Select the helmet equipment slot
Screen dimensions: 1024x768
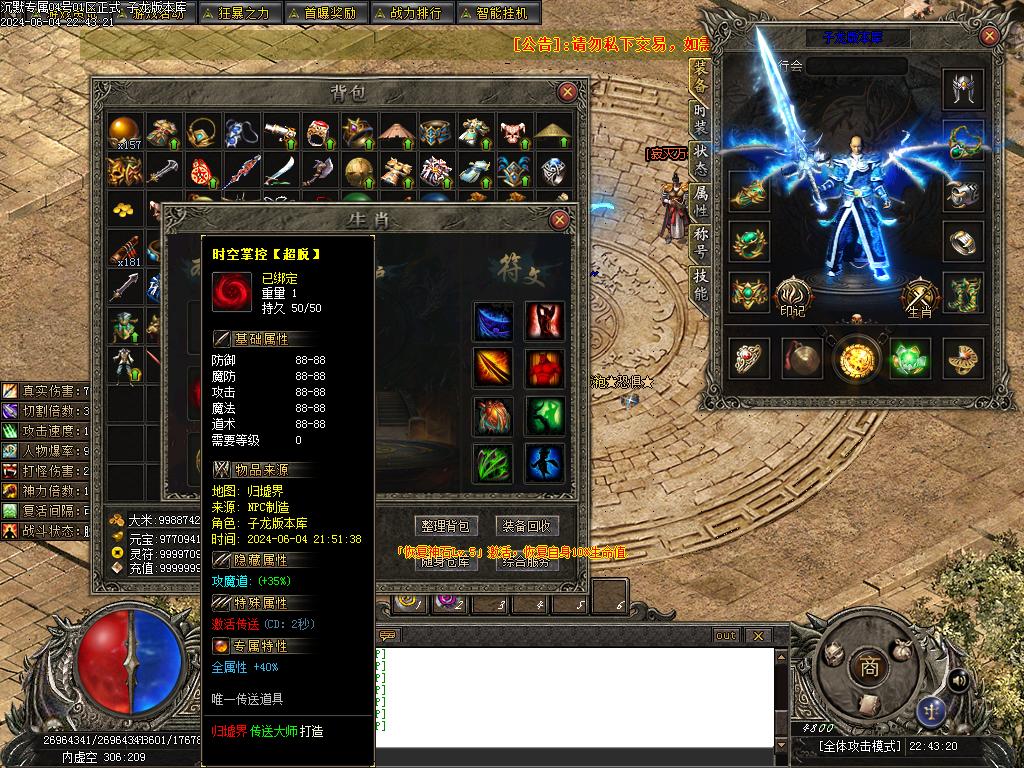[964, 91]
